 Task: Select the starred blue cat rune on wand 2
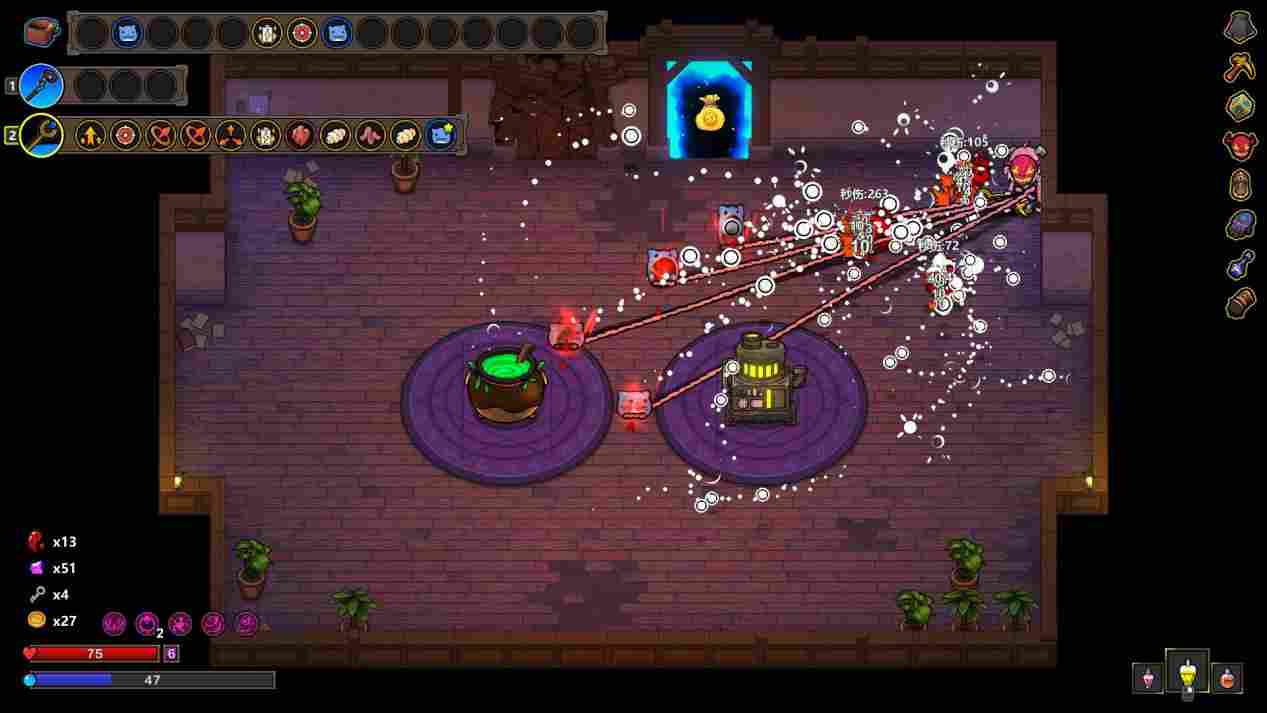pyautogui.click(x=441, y=135)
